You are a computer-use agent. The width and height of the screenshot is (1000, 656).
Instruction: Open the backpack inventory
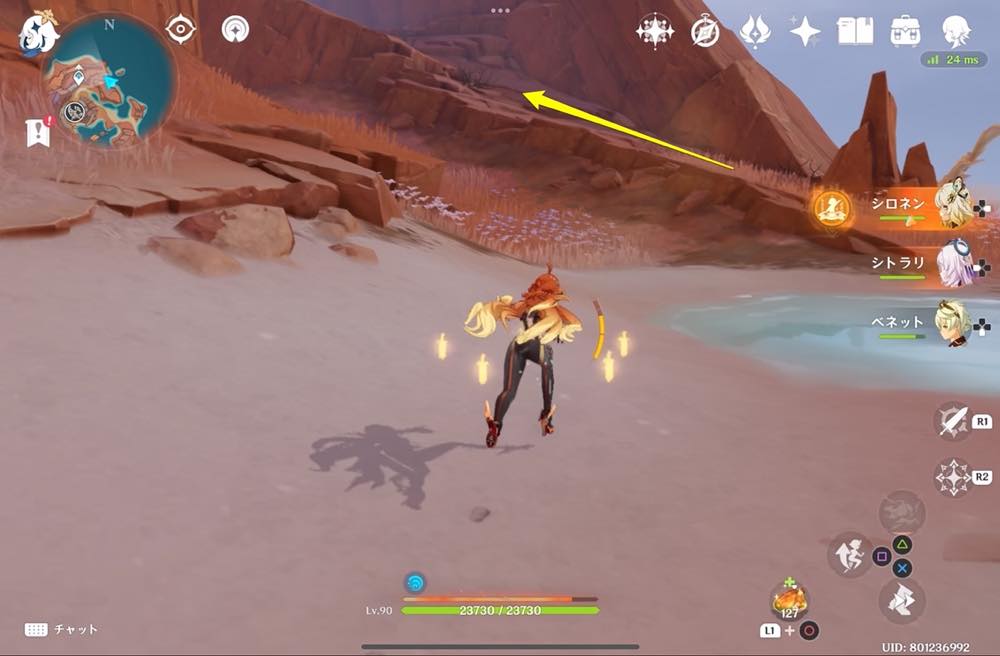point(906,30)
